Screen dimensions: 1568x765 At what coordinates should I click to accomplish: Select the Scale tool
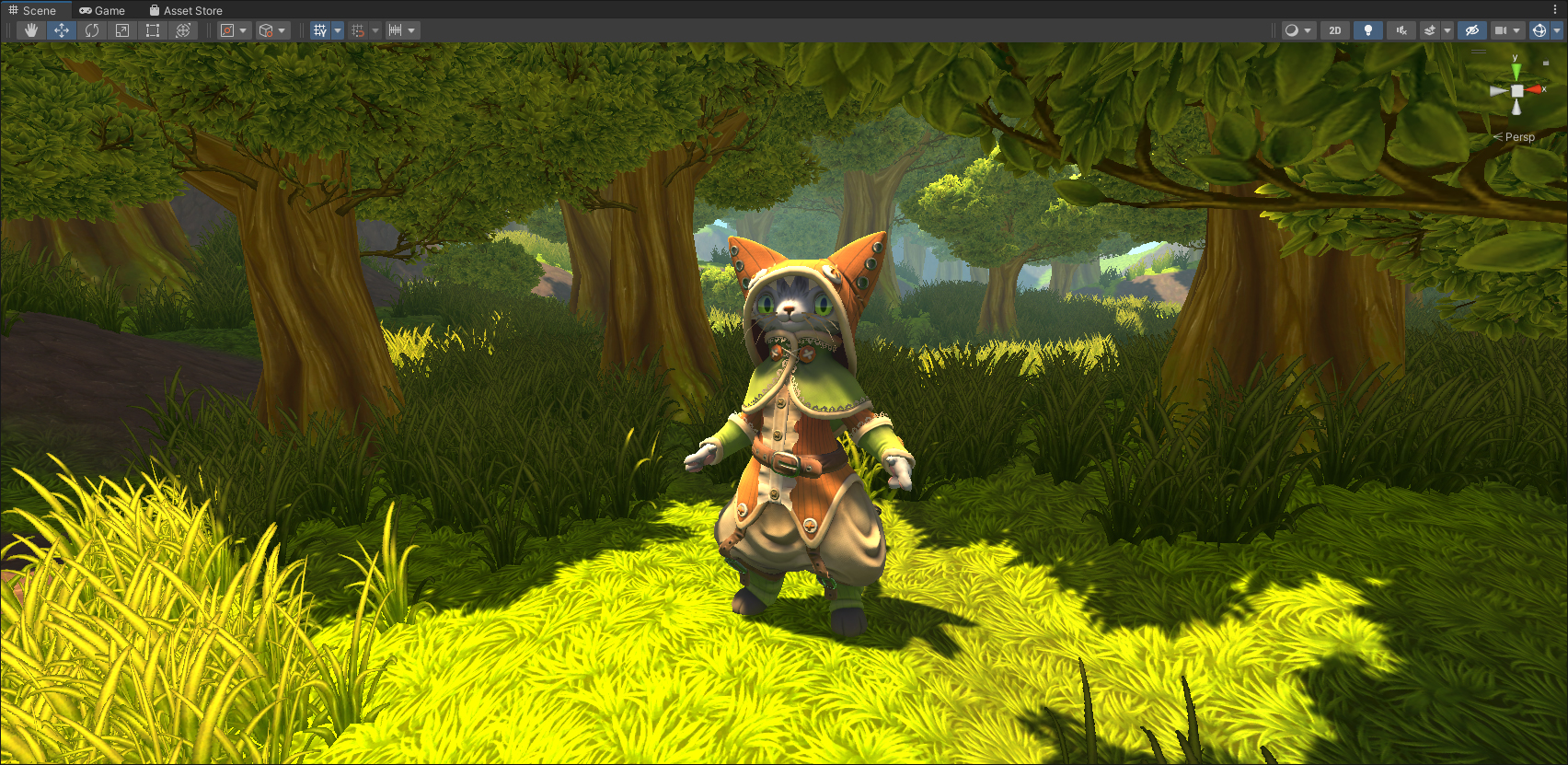[x=121, y=29]
